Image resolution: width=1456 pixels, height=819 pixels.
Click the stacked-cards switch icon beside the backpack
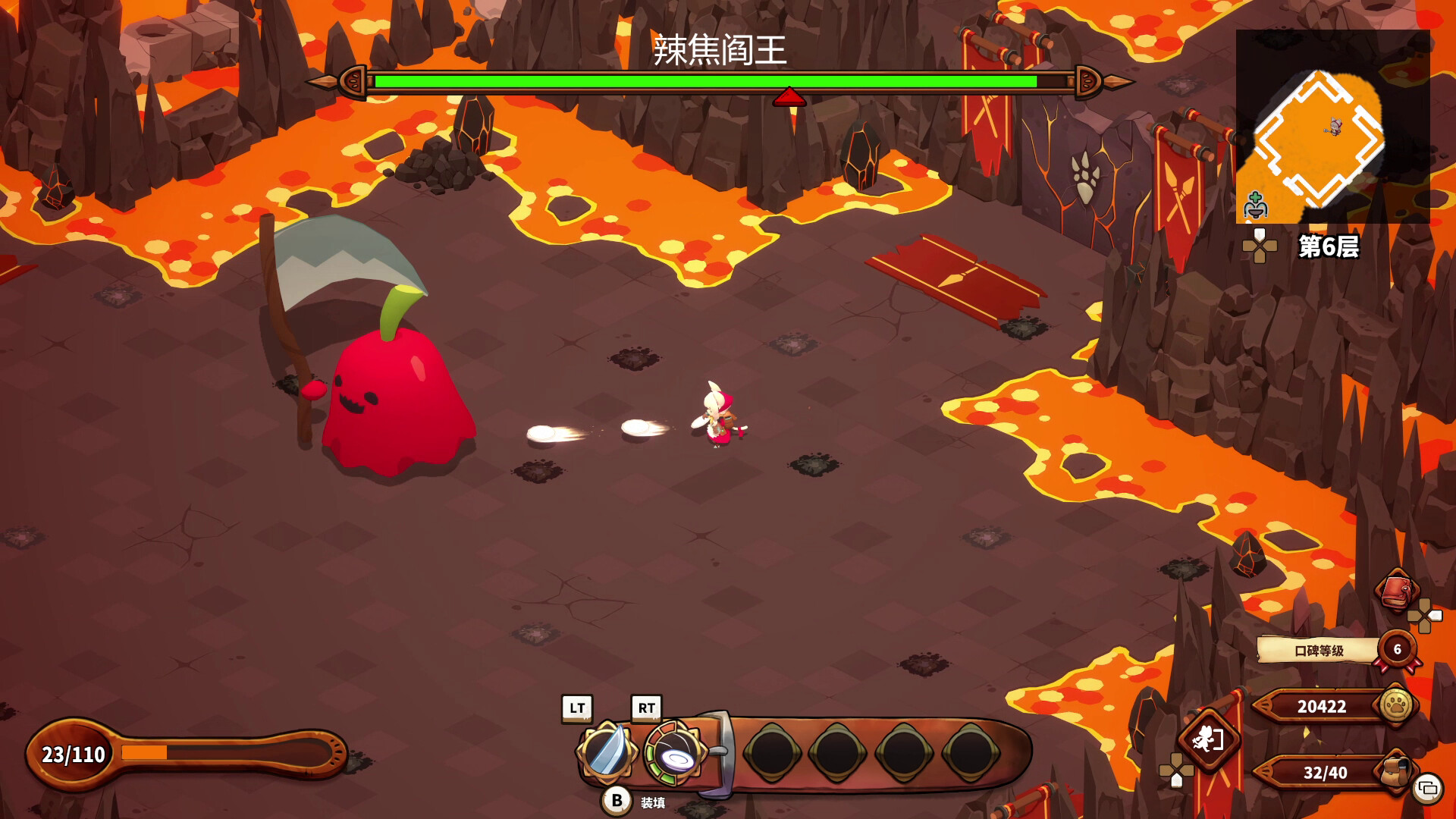pos(1428,788)
